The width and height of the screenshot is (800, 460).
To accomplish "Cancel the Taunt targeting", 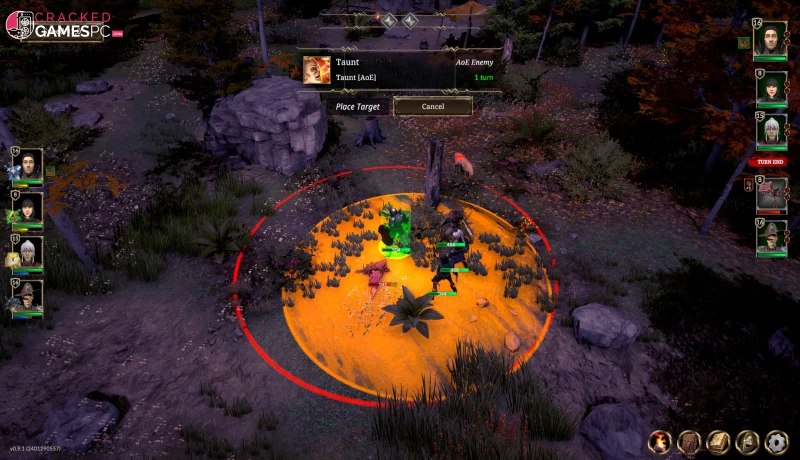I will pos(432,106).
